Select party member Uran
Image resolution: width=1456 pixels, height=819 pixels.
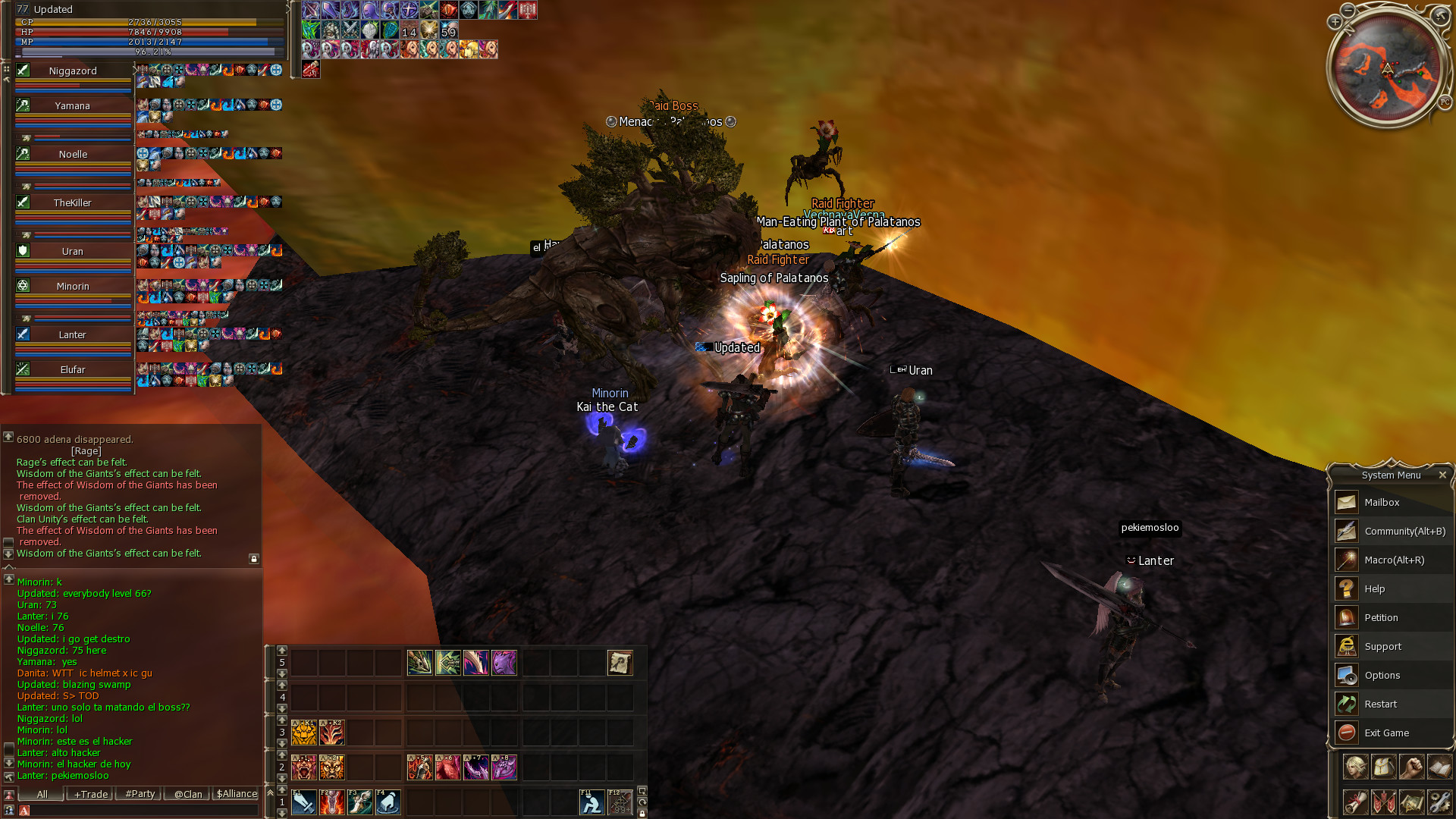click(73, 252)
